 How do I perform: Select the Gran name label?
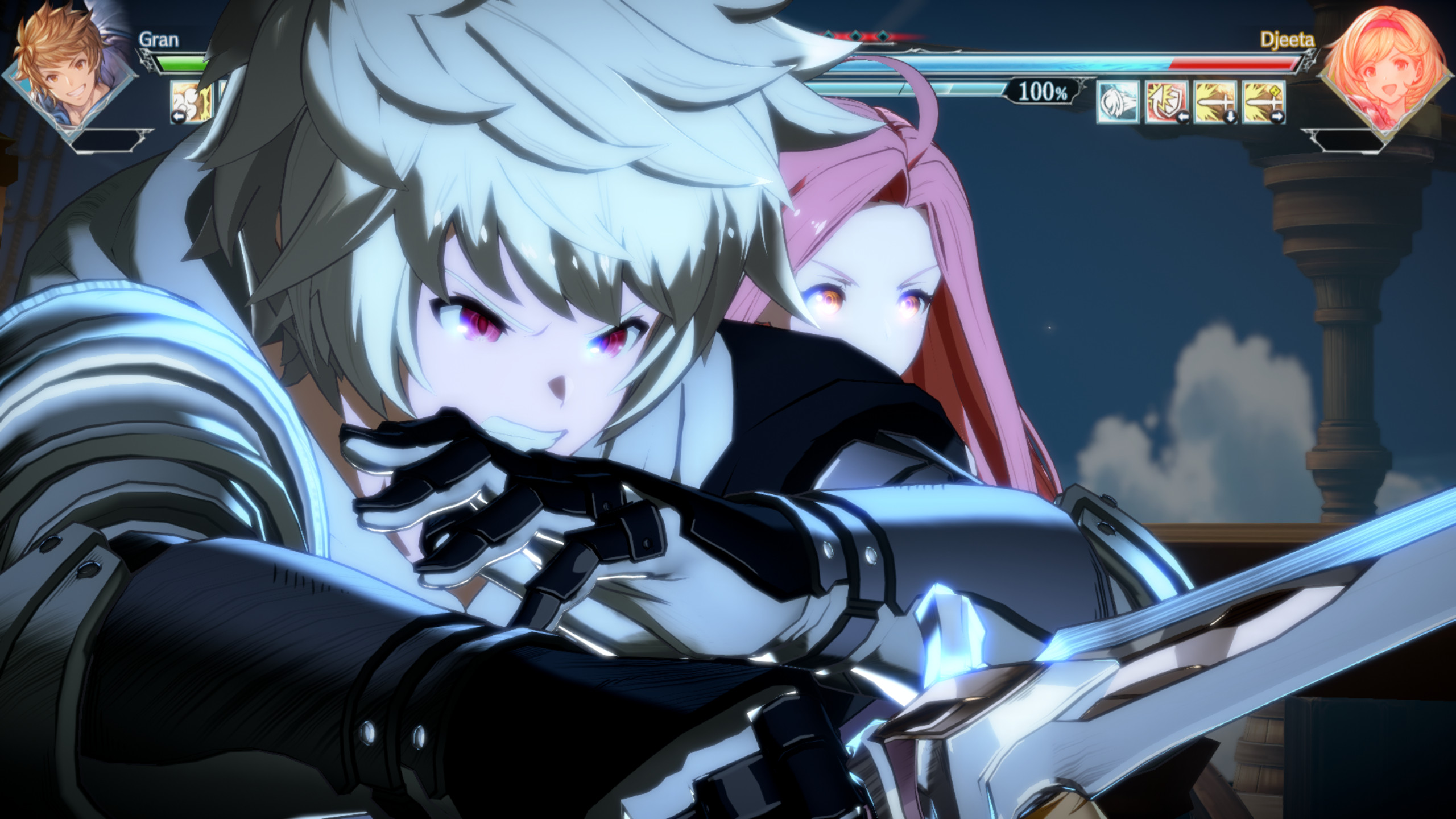(x=159, y=39)
